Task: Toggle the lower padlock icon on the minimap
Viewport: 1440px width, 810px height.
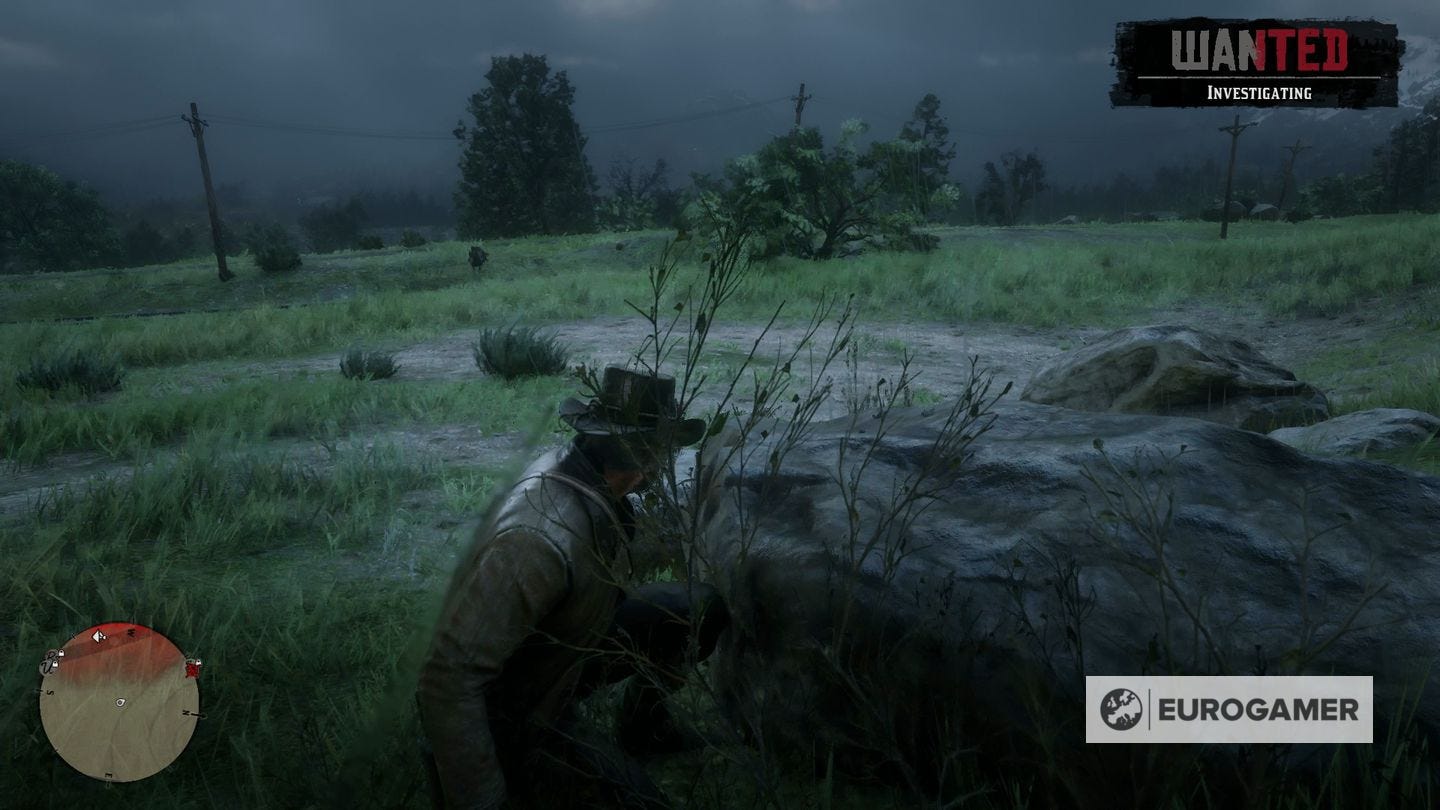Action: click(x=55, y=665)
